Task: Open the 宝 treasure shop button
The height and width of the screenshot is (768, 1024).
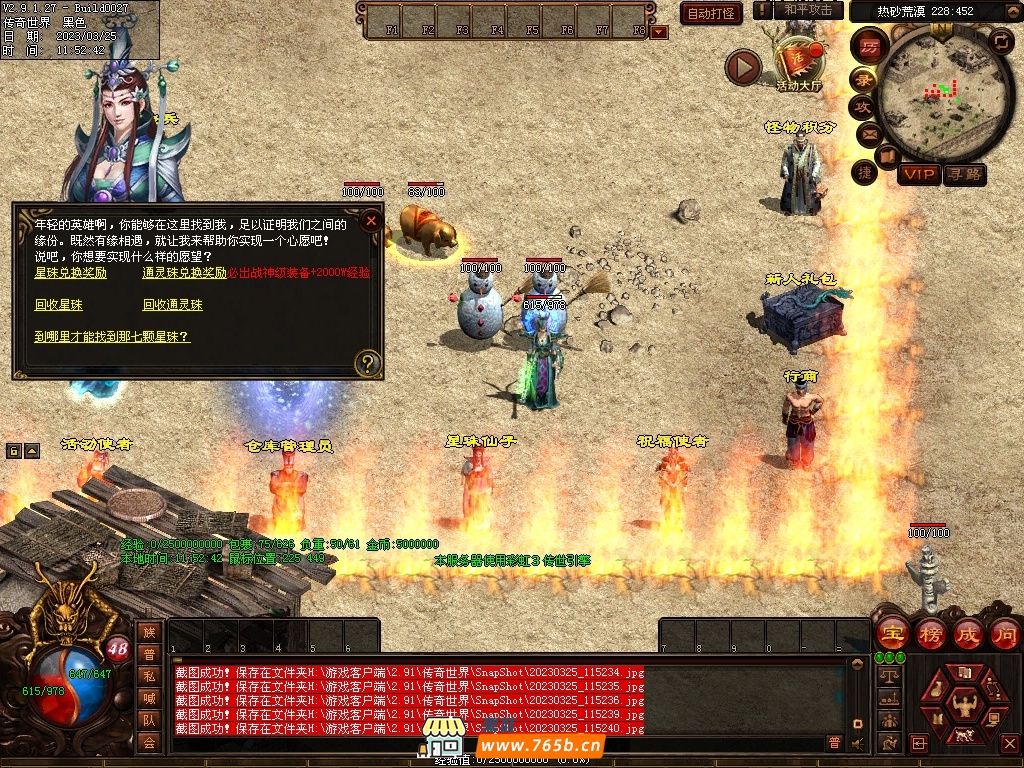Action: tap(891, 633)
